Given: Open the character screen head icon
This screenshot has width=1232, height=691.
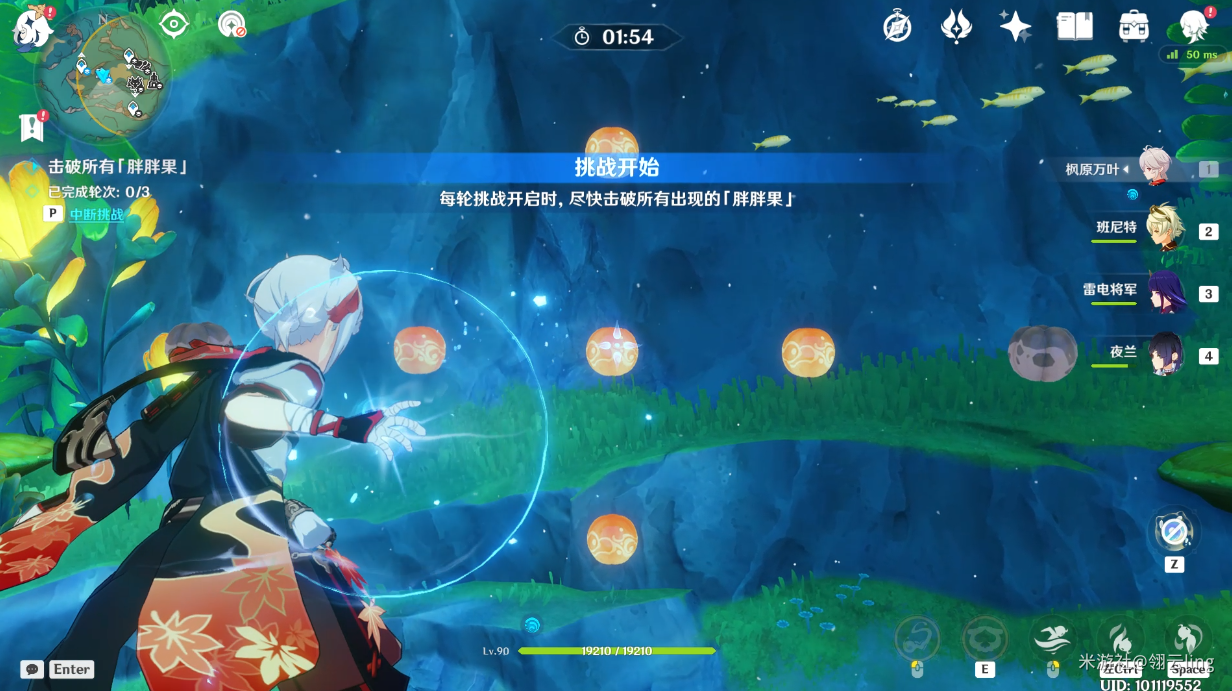Looking at the screenshot, I should [1194, 27].
